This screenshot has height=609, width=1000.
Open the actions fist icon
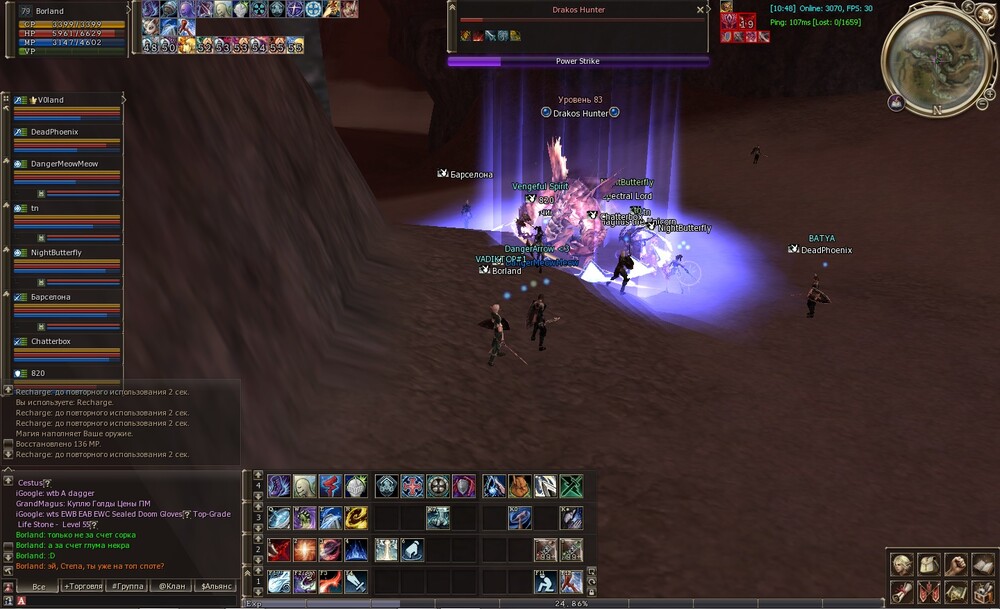coord(956,565)
